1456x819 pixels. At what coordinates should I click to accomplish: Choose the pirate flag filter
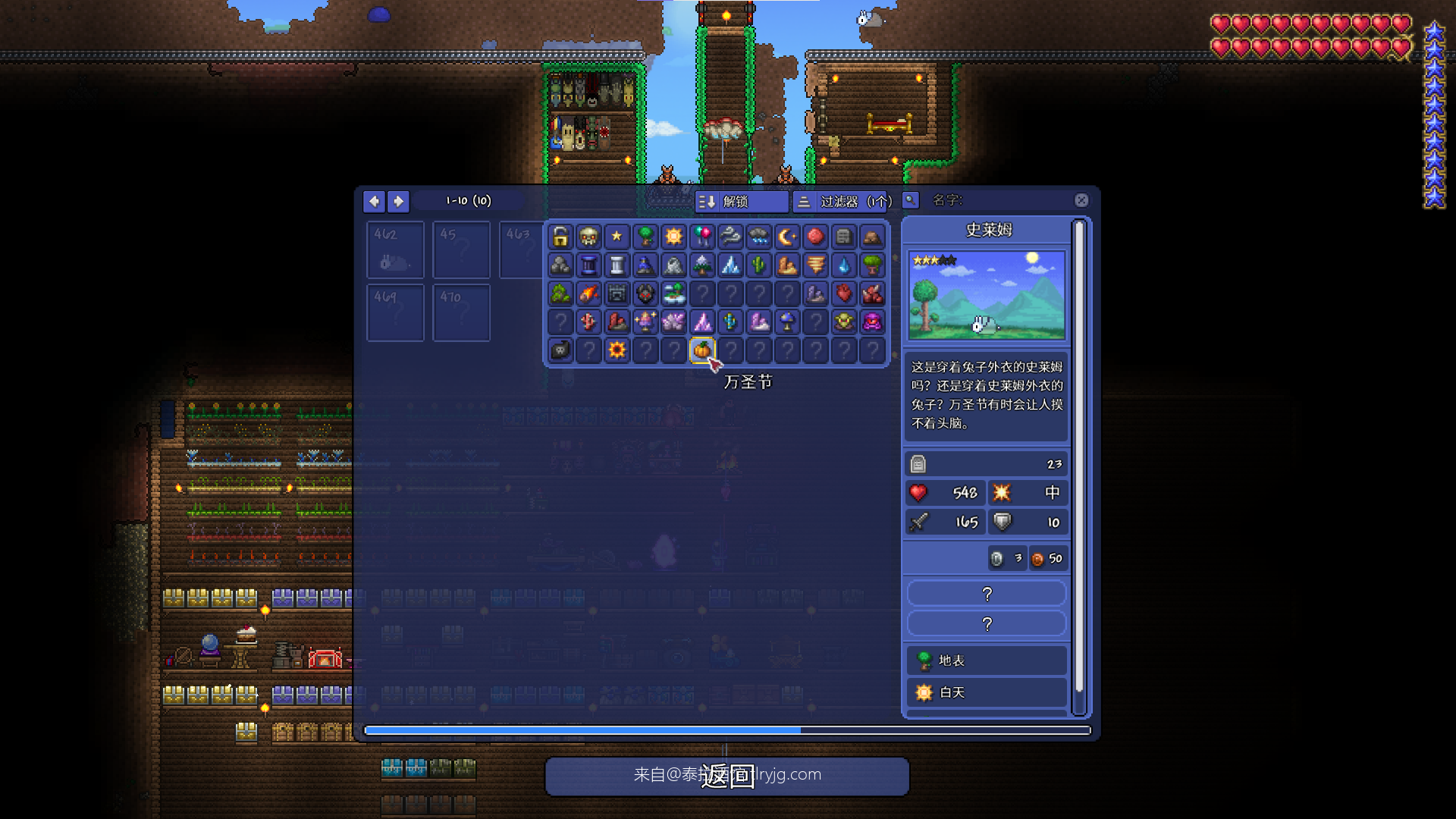(x=560, y=350)
